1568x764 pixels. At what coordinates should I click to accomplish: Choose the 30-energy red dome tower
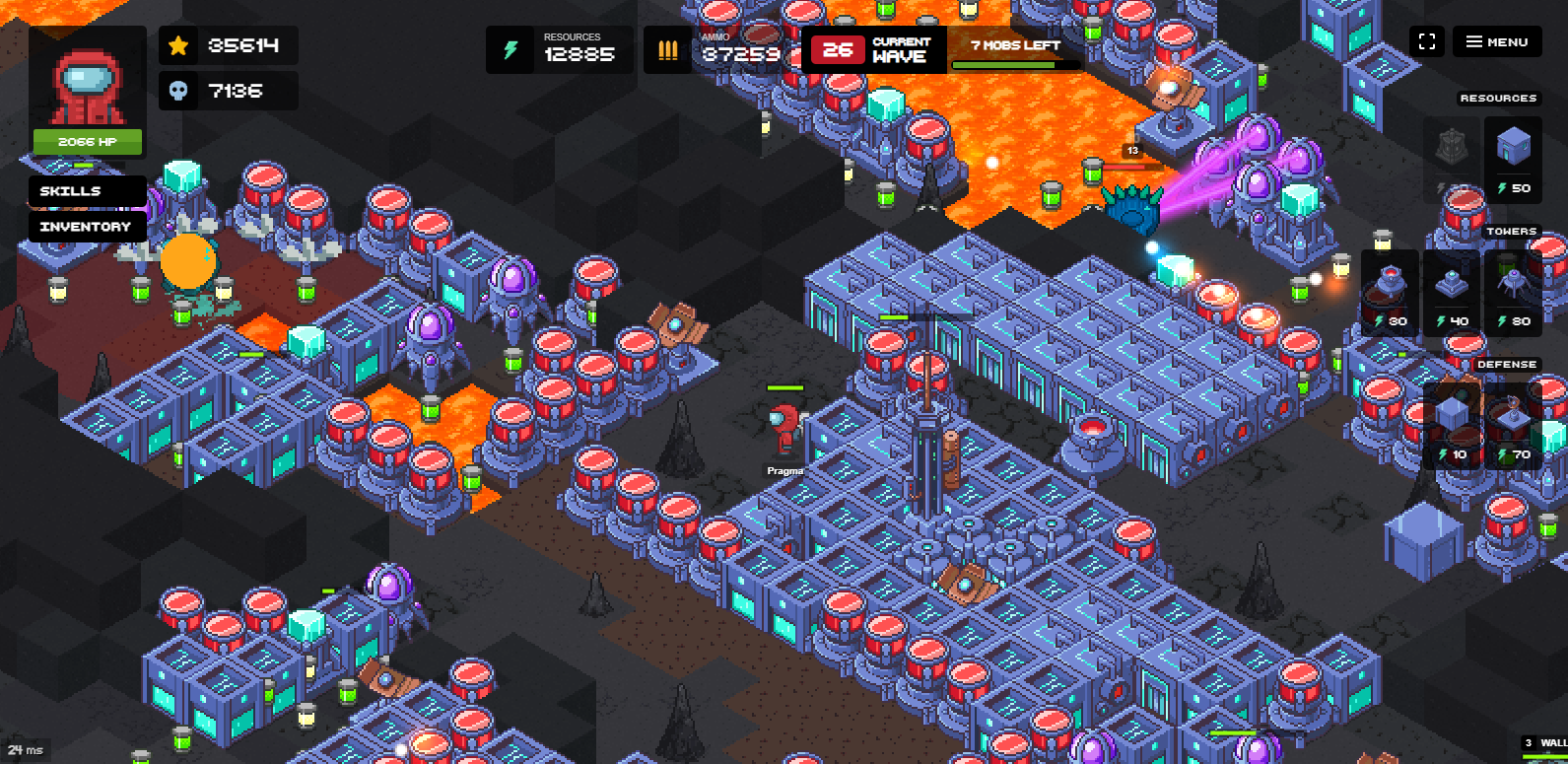(1390, 293)
